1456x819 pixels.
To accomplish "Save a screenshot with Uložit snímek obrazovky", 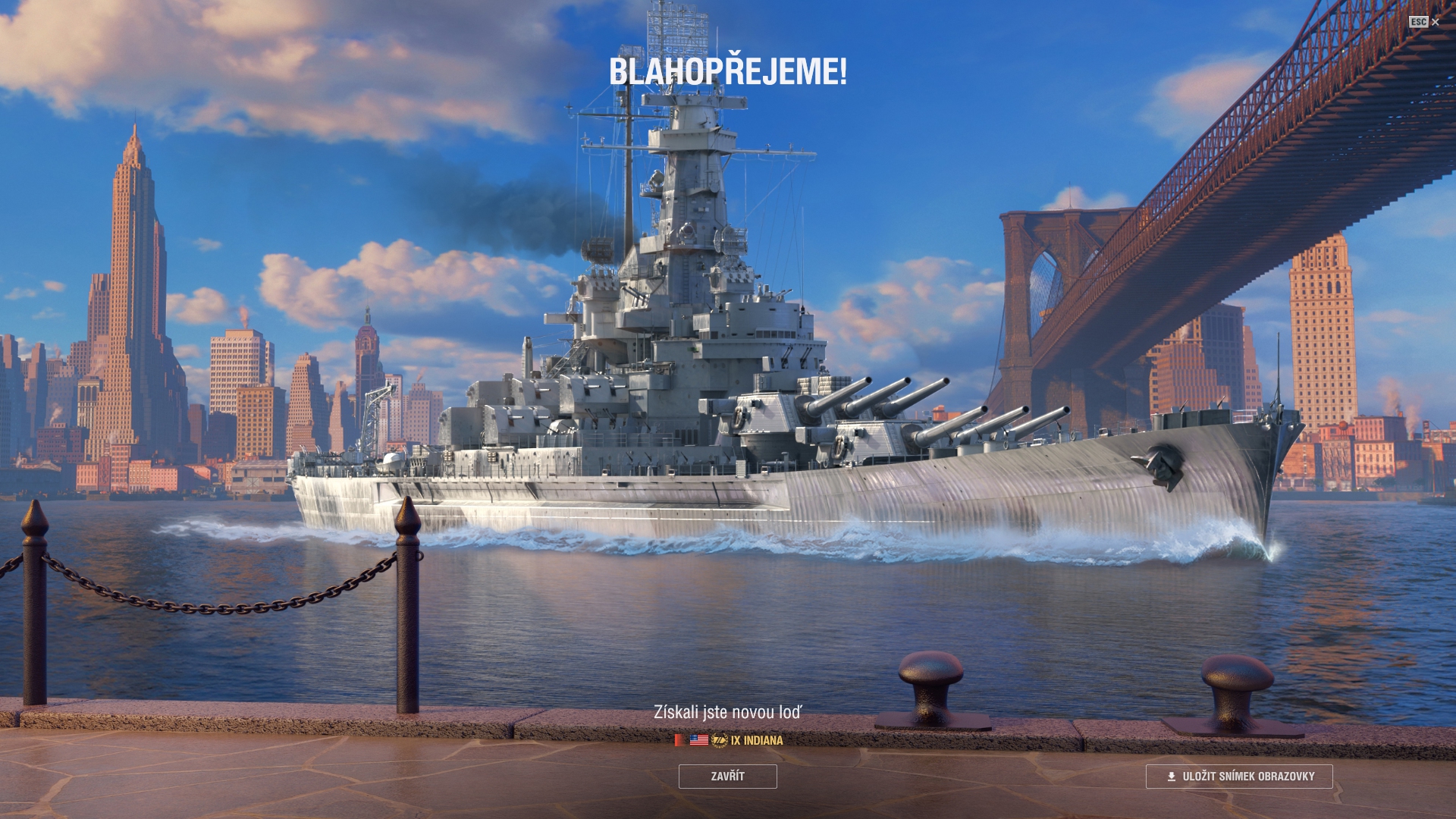I will [1238, 777].
